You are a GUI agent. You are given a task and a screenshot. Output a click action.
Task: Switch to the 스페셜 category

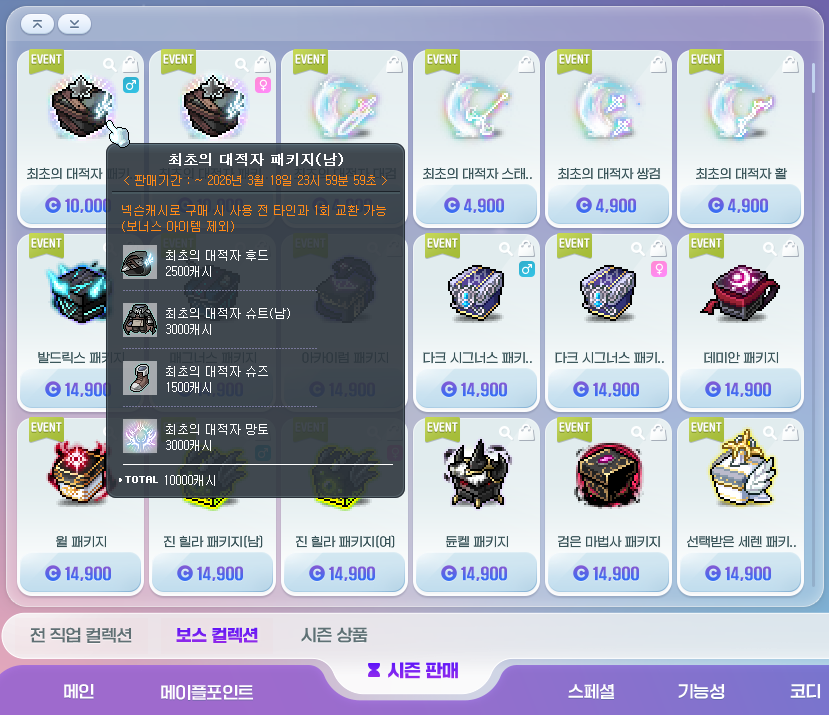click(591, 691)
